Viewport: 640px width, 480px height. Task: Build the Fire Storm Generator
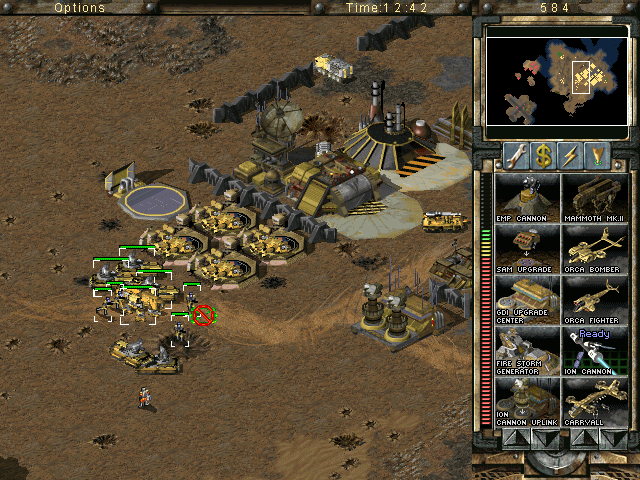[x=527, y=350]
